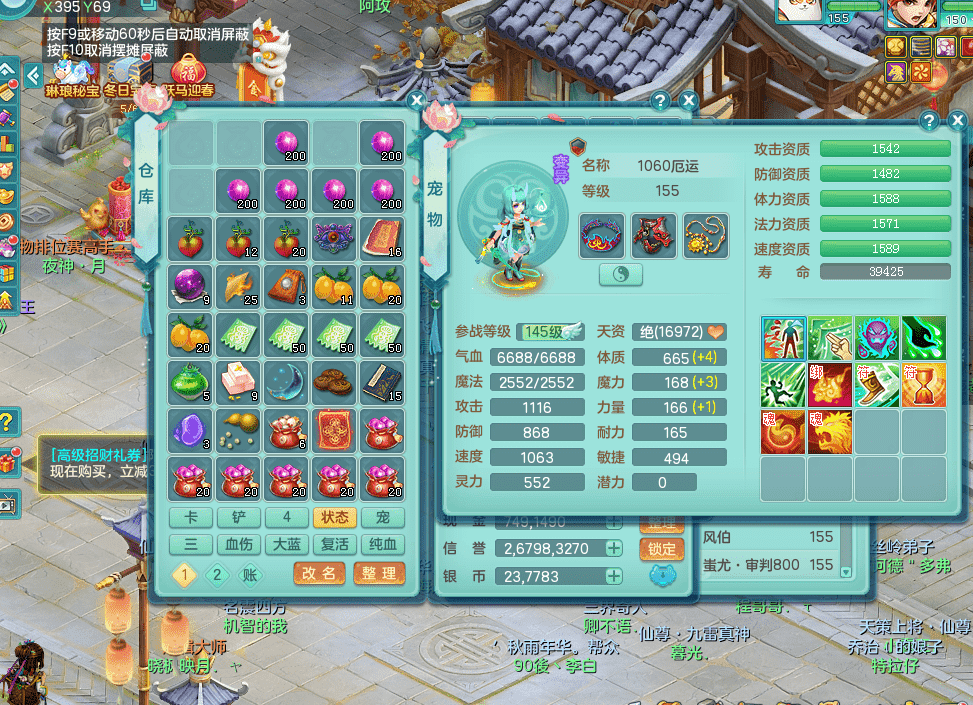The width and height of the screenshot is (973, 705).
Task: Select the 大蓝 warehouse category
Action: click(287, 544)
